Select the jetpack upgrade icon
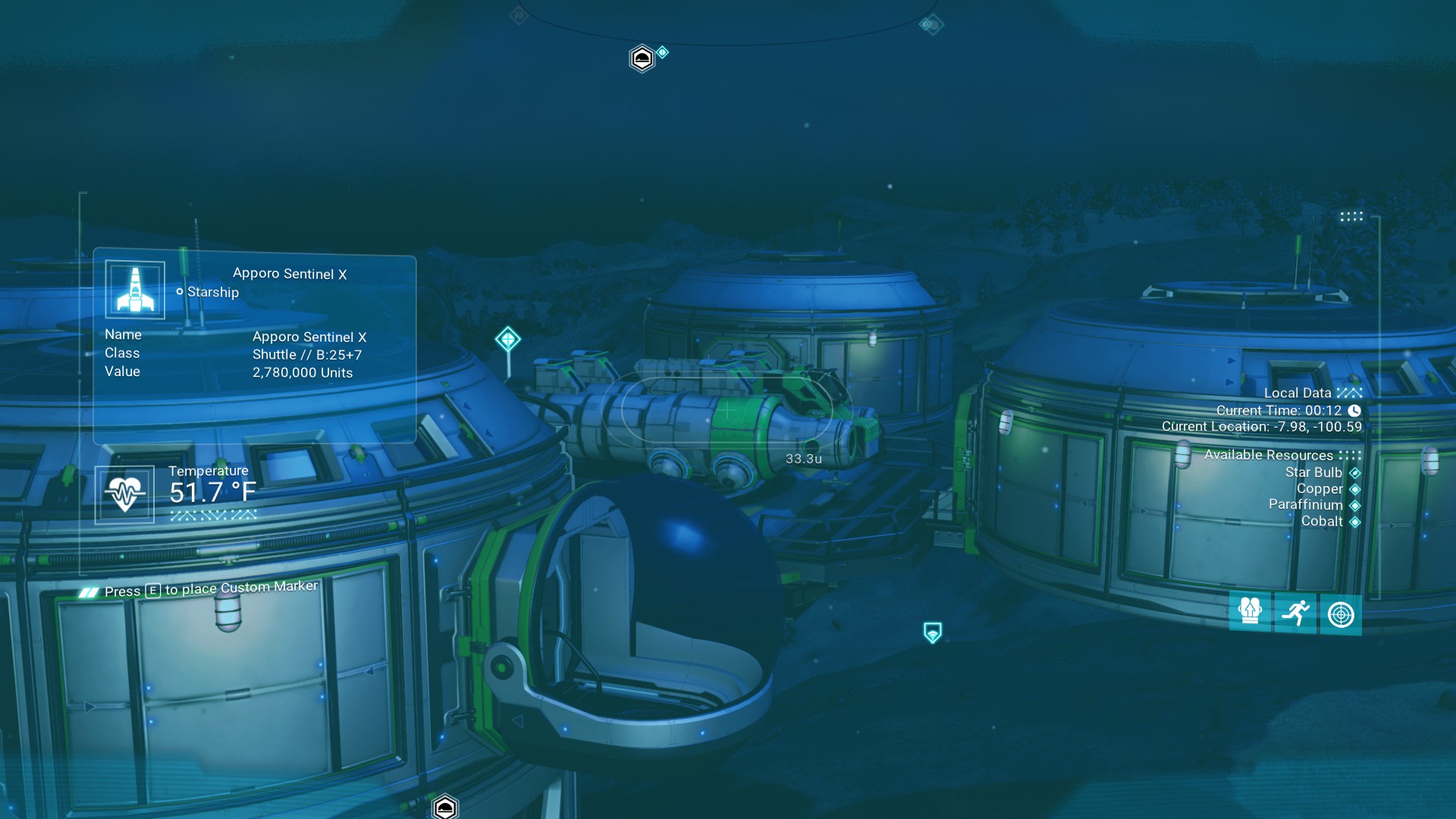This screenshot has height=819, width=1456. tap(1250, 613)
